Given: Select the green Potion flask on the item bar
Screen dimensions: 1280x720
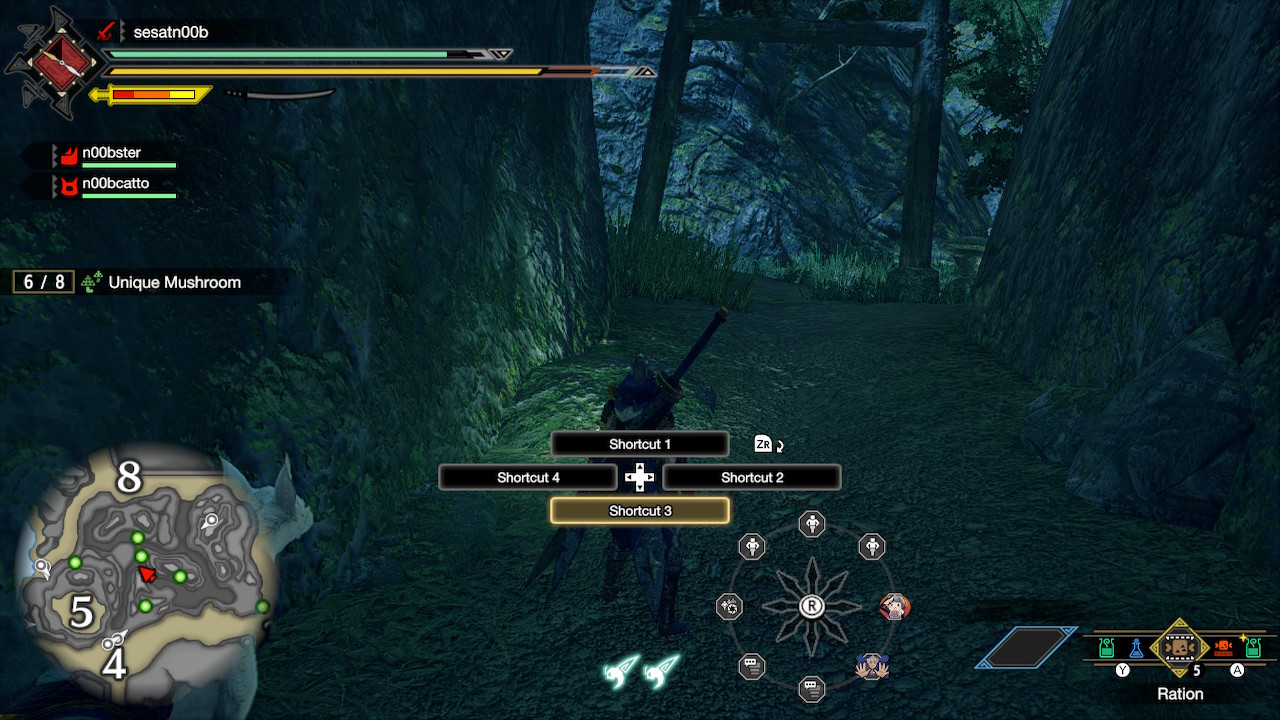Looking at the screenshot, I should coord(1106,648).
